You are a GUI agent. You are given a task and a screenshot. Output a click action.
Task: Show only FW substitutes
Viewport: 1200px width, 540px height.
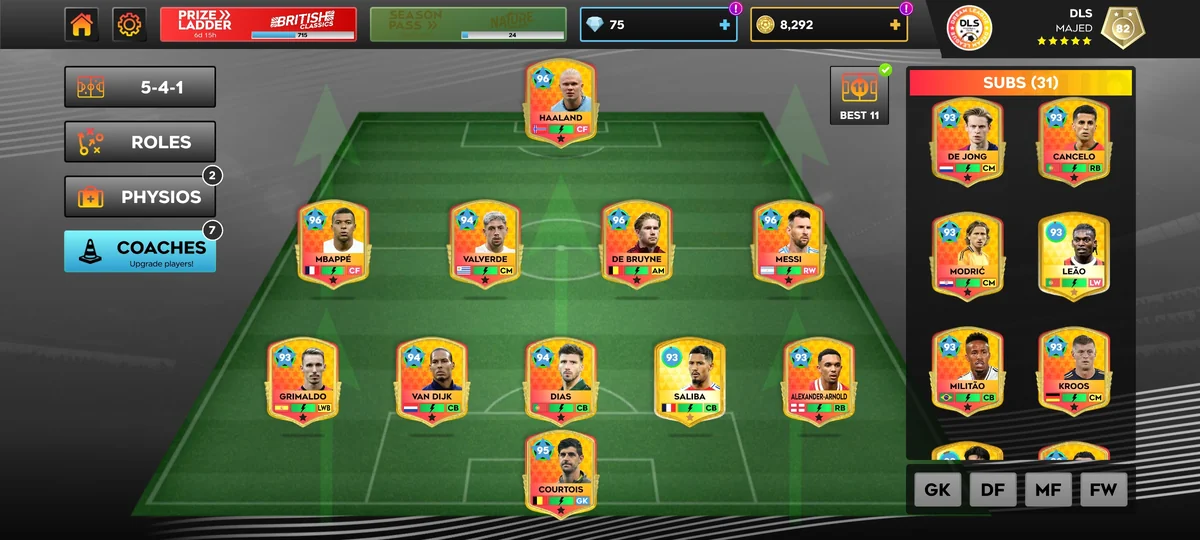pyautogui.click(x=1103, y=490)
